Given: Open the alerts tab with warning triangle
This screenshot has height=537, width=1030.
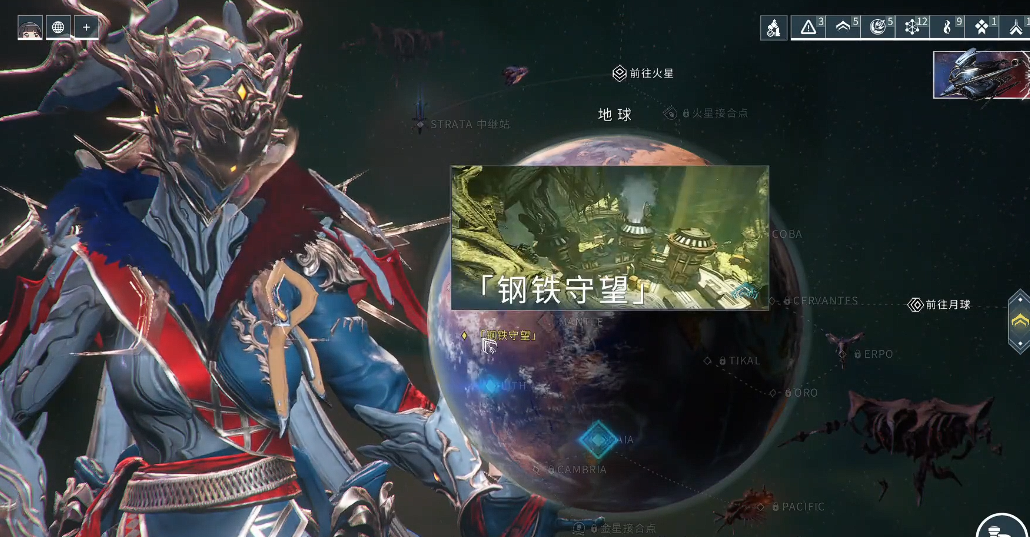Looking at the screenshot, I should click(x=809, y=27).
